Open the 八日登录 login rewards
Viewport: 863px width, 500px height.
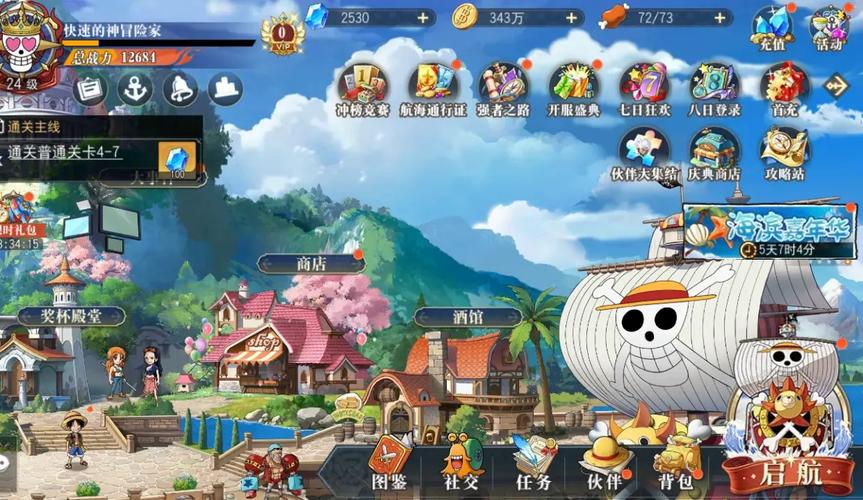pos(714,87)
